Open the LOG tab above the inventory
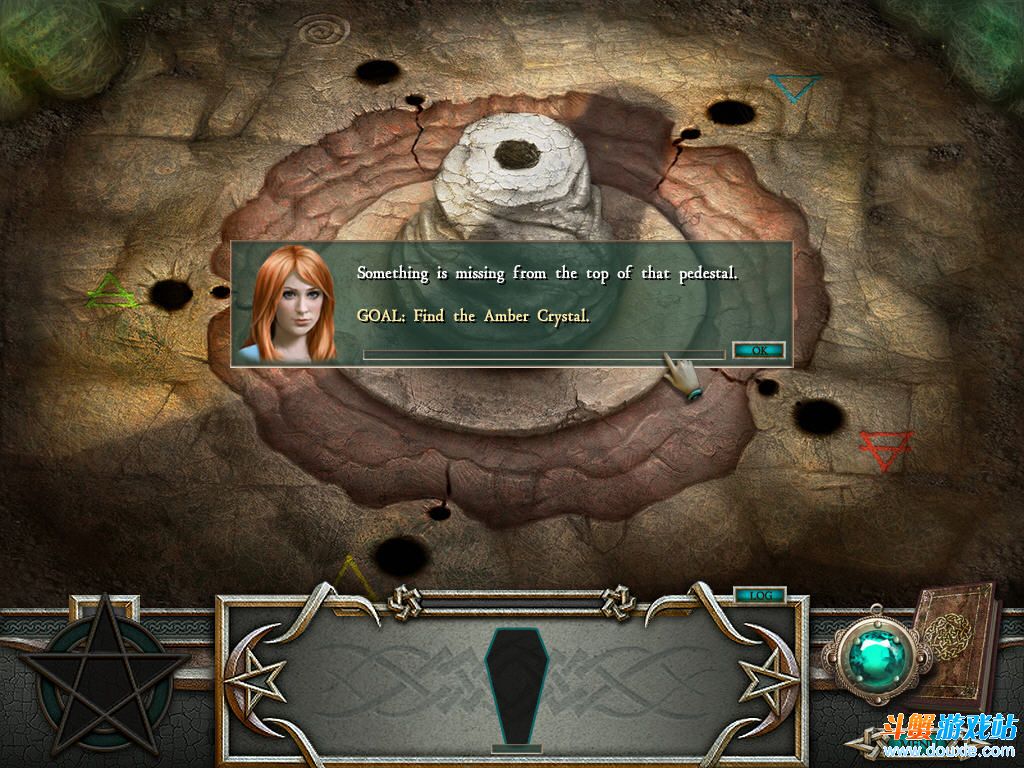This screenshot has height=768, width=1024. [760, 595]
